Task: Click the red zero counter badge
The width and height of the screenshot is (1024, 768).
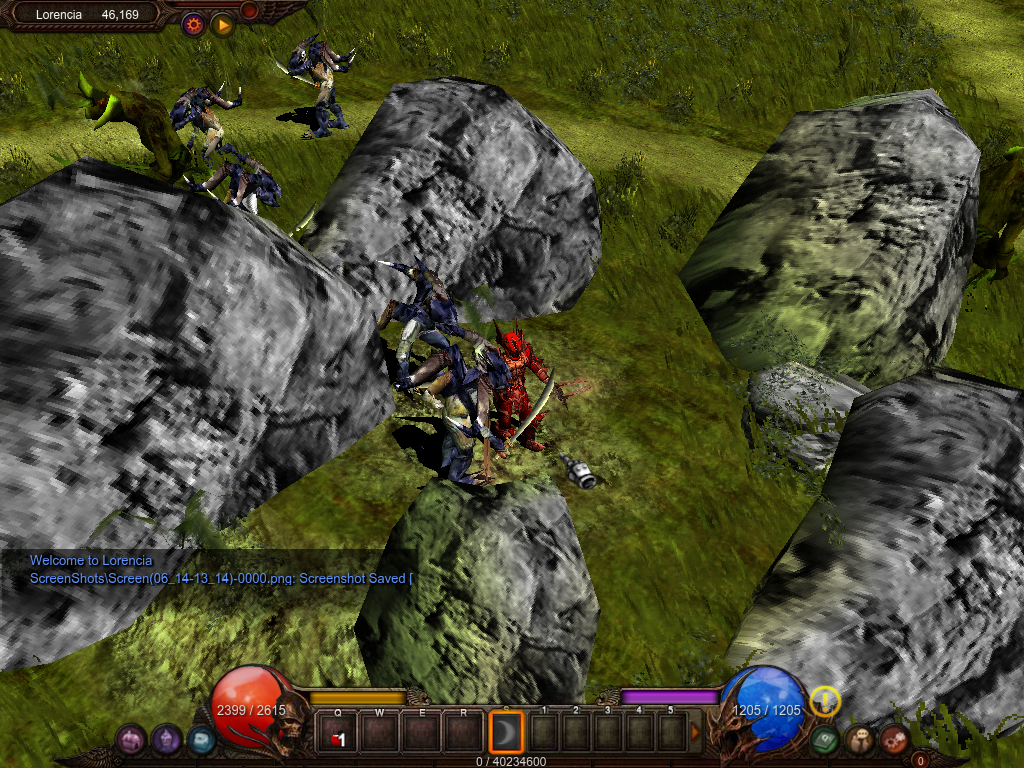Action: pyautogui.click(x=921, y=760)
